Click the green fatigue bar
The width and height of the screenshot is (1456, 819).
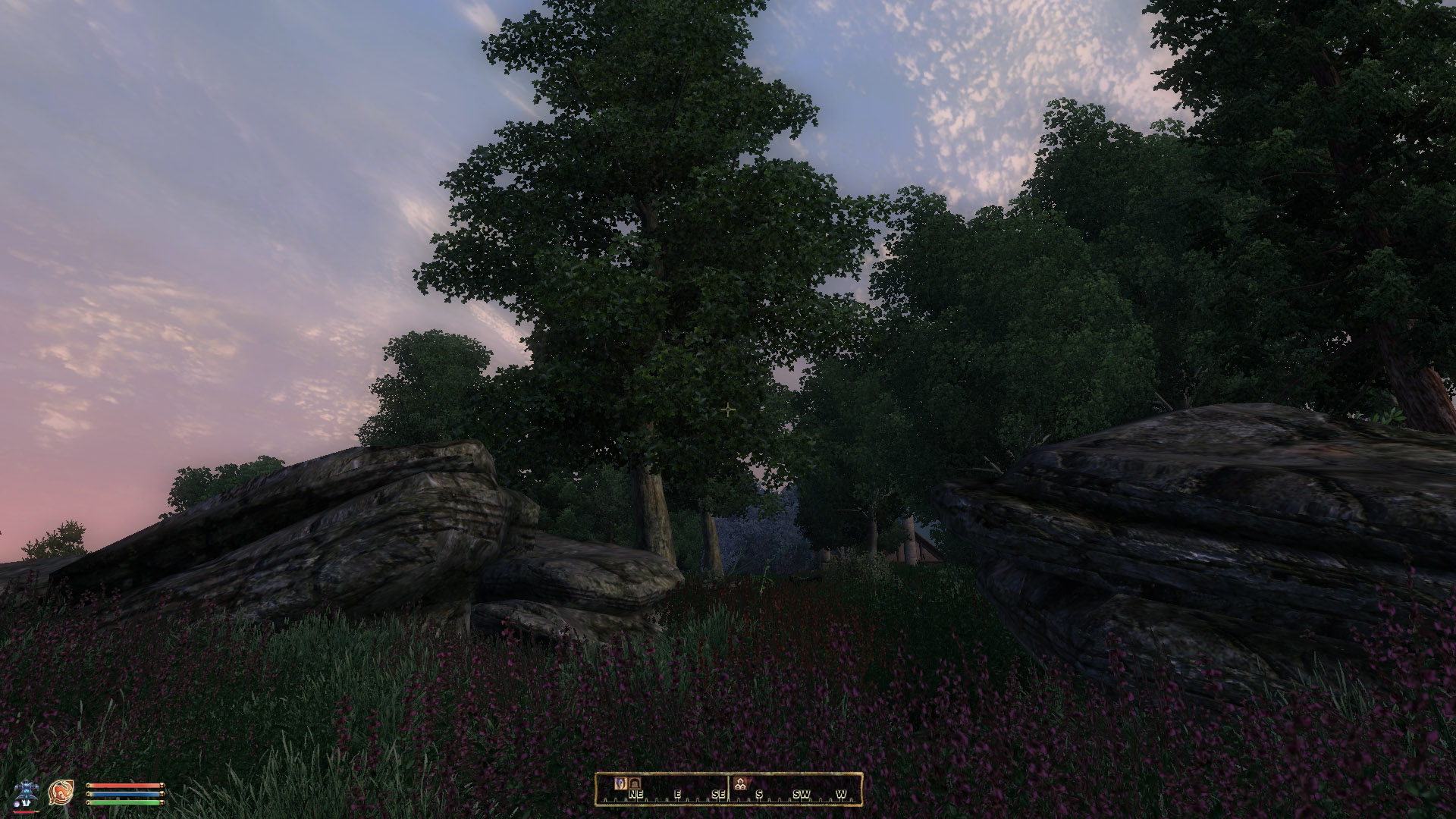tap(124, 802)
